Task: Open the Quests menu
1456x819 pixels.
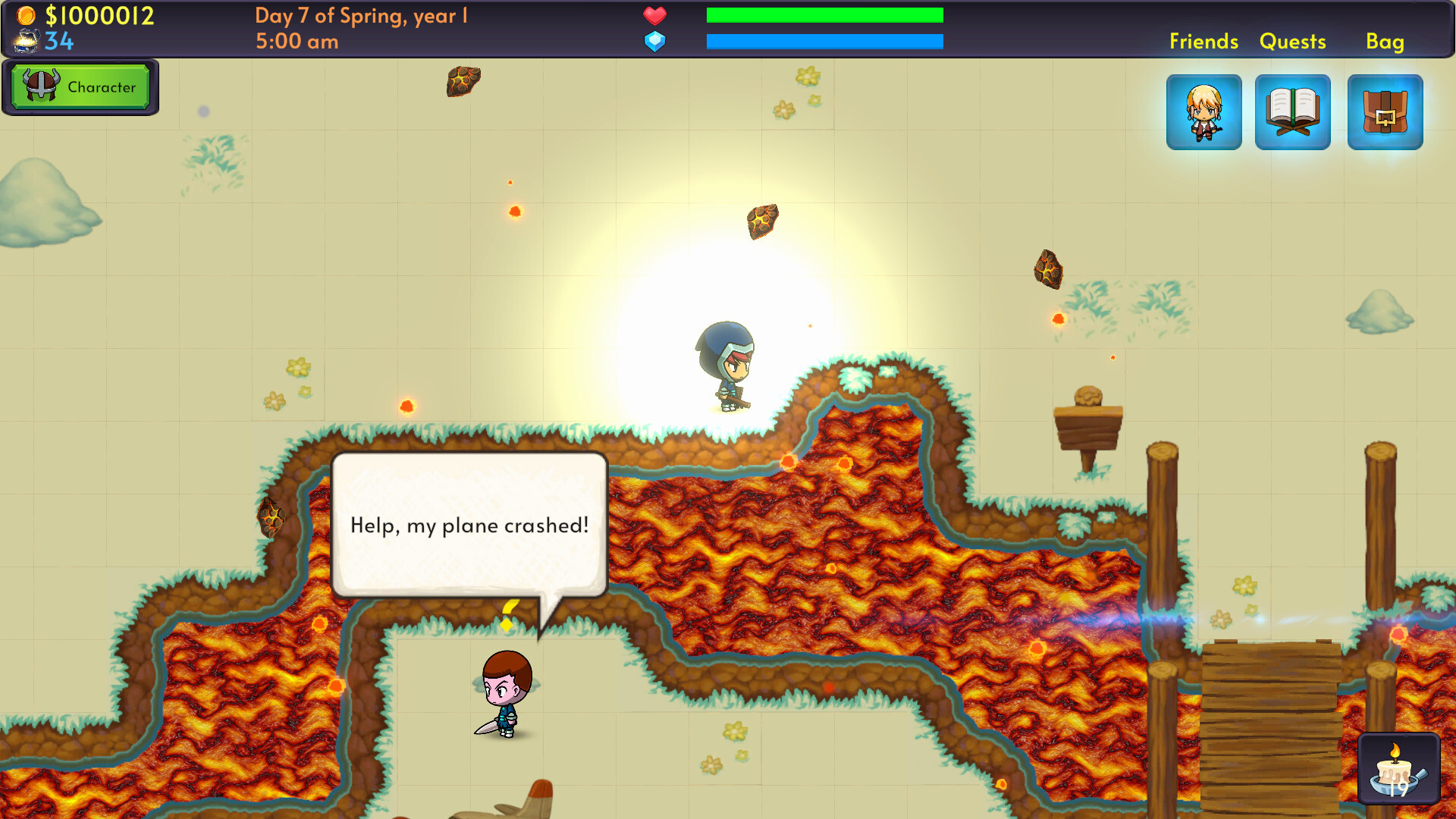Action: point(1293,42)
